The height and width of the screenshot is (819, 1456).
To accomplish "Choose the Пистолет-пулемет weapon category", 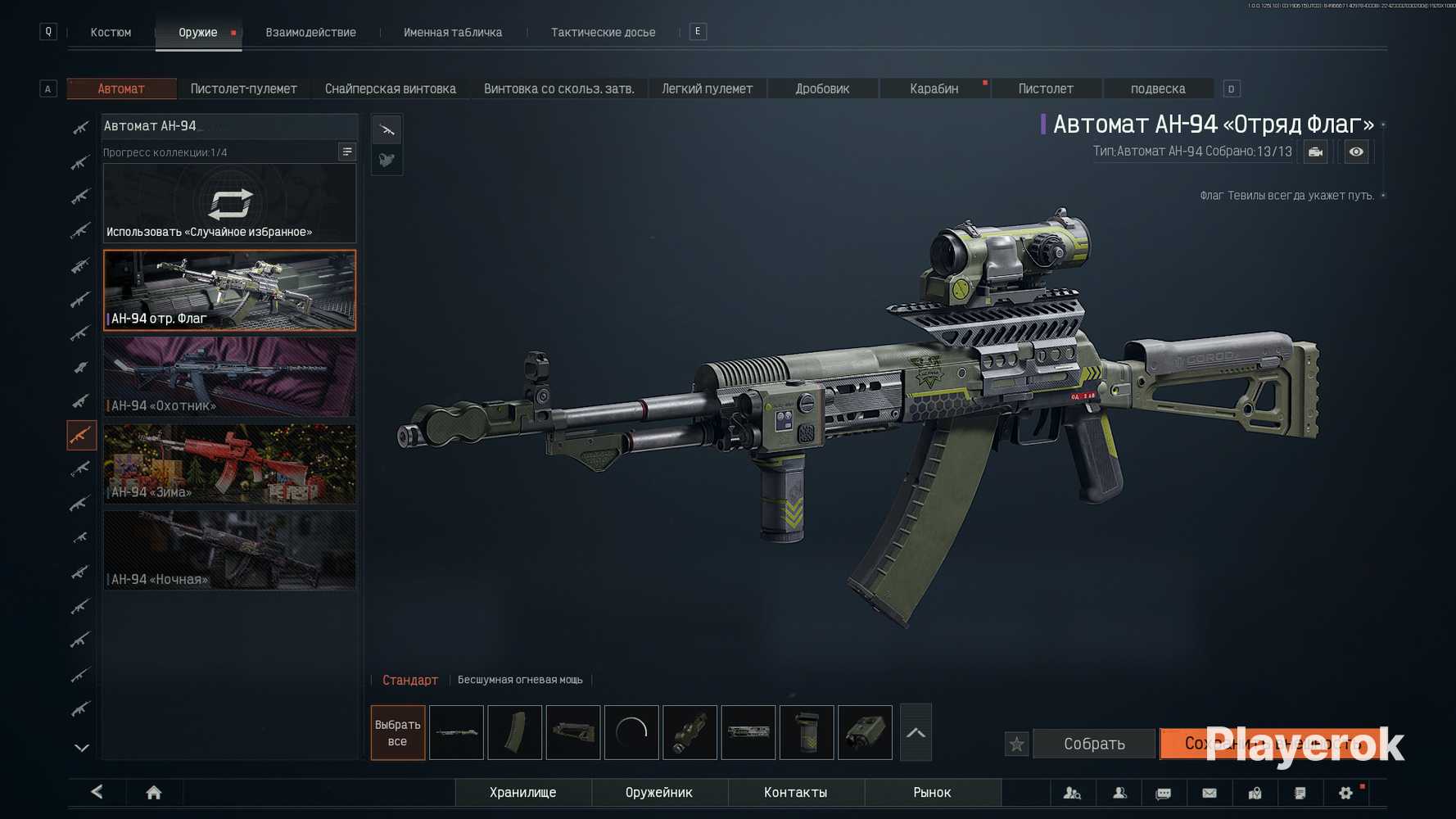I will click(x=243, y=88).
